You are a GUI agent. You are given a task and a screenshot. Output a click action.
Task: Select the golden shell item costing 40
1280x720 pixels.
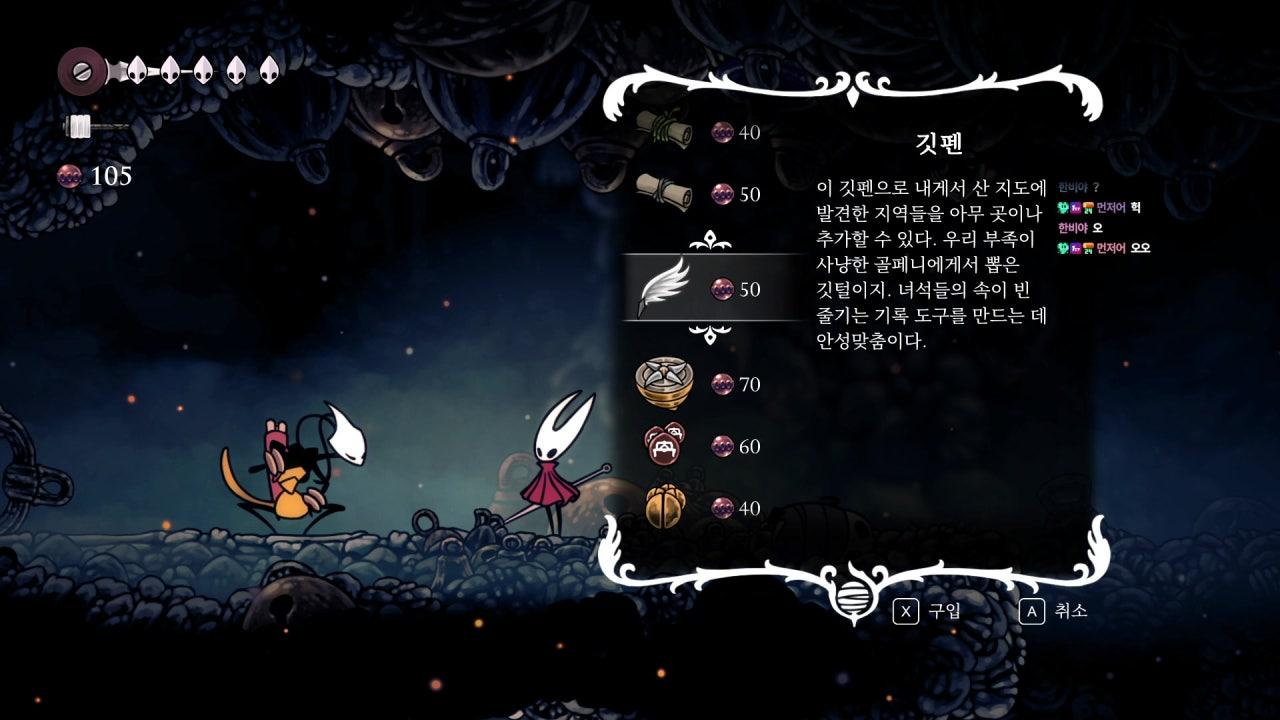point(664,507)
